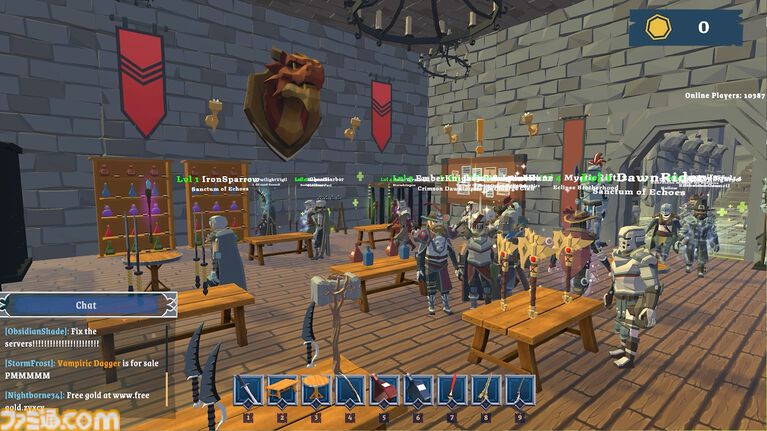This screenshot has width=767, height=431.
Task: Click the Chat panel header
Action: click(x=88, y=305)
